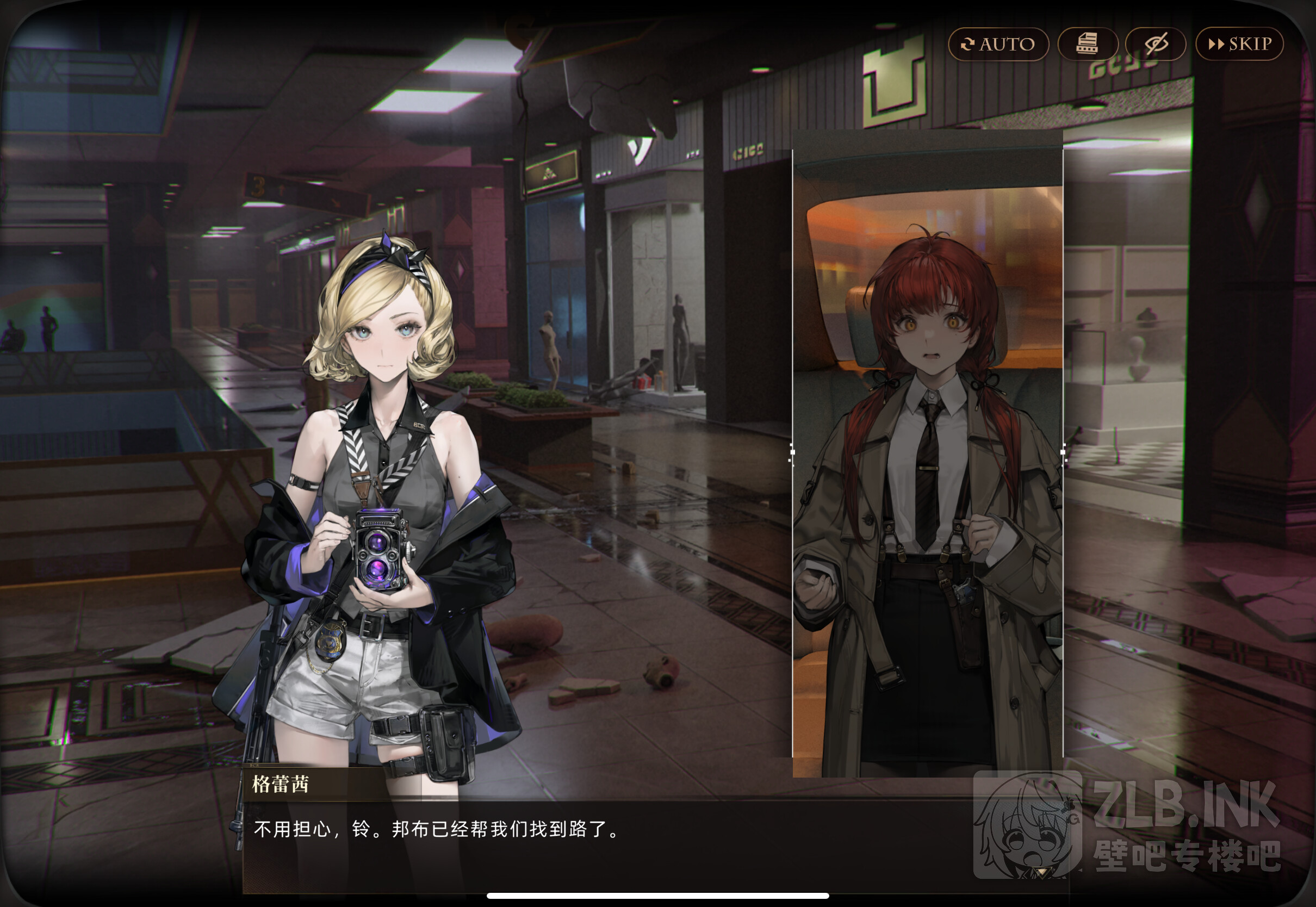Turn on AUTO dialogue playback
Screen dimensions: 1316x907
tap(998, 44)
